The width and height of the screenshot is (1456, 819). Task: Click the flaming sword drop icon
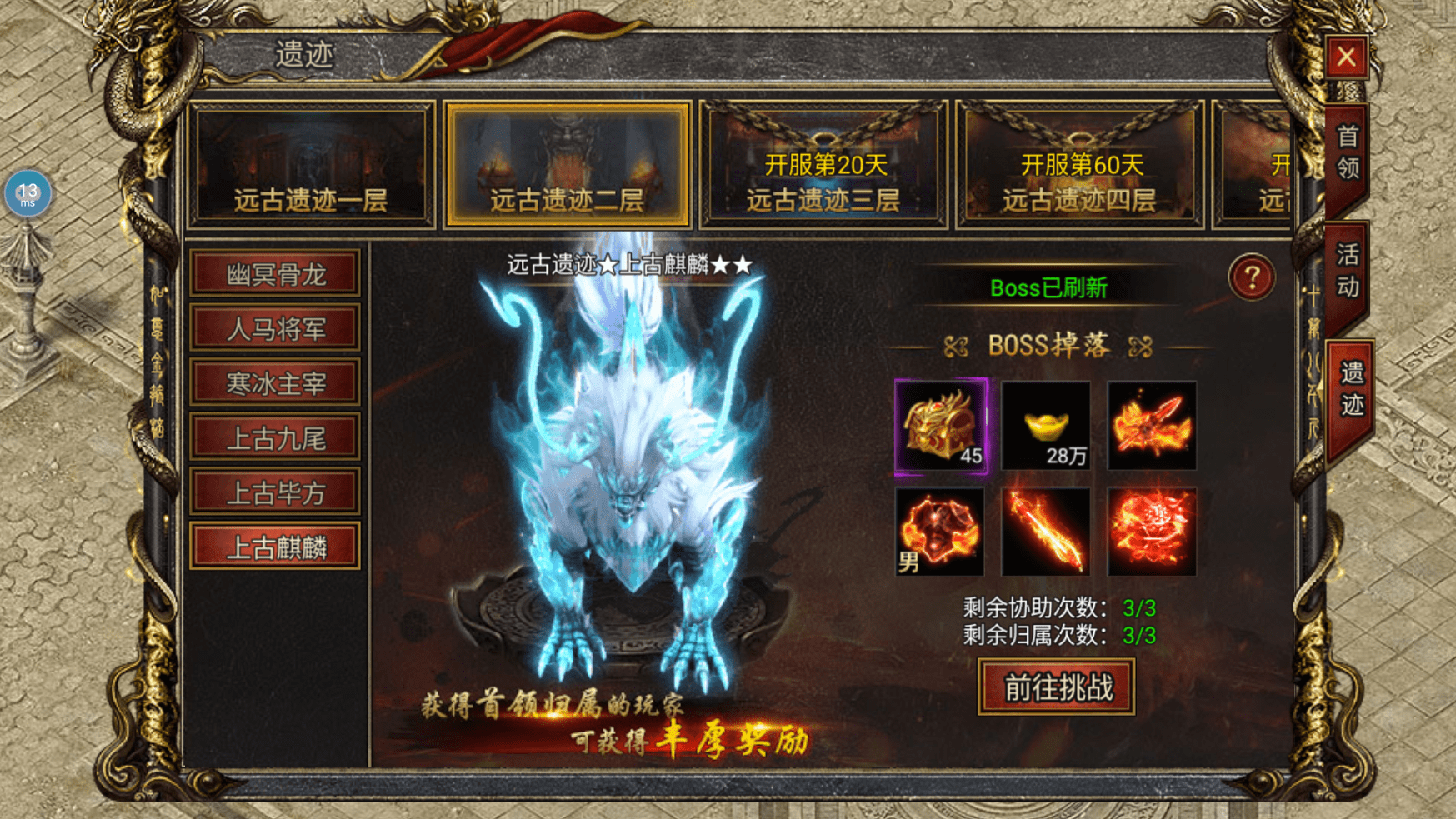pyautogui.click(x=1047, y=531)
